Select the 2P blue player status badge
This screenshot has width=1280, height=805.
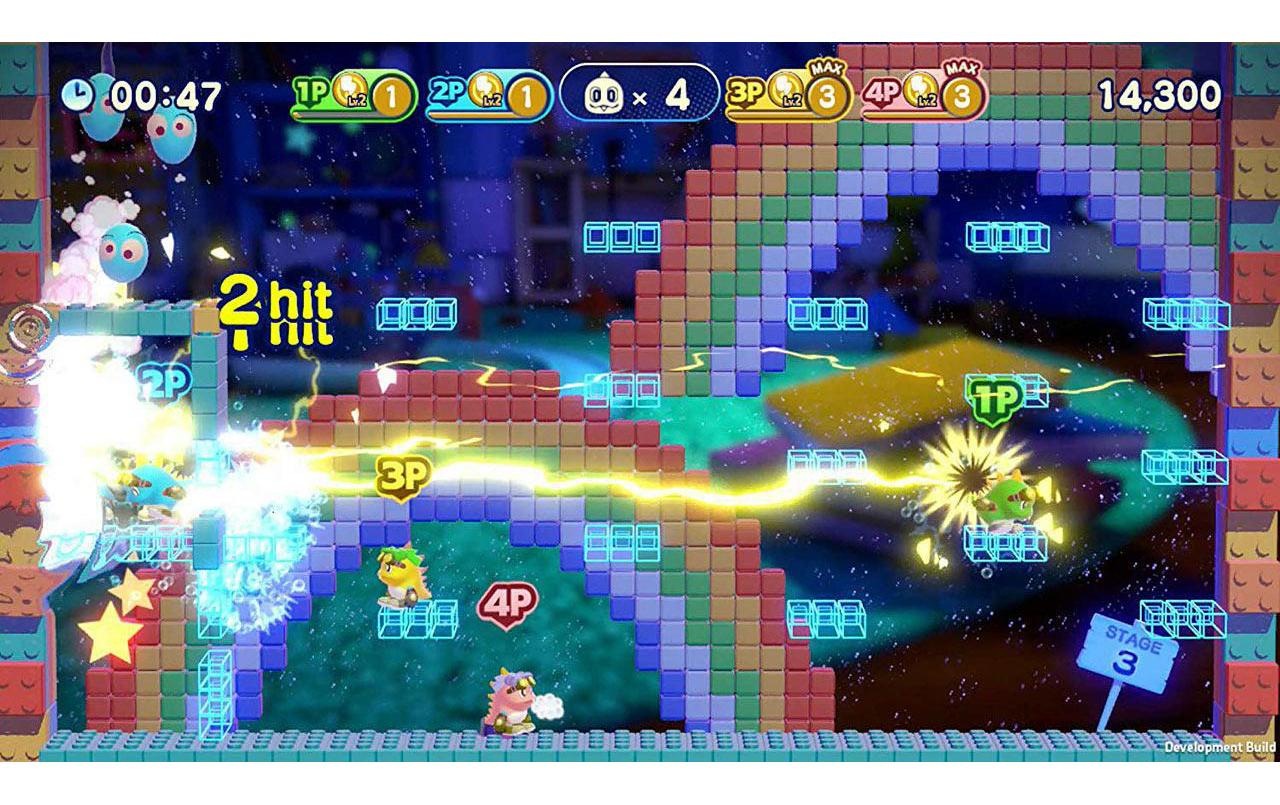(488, 96)
